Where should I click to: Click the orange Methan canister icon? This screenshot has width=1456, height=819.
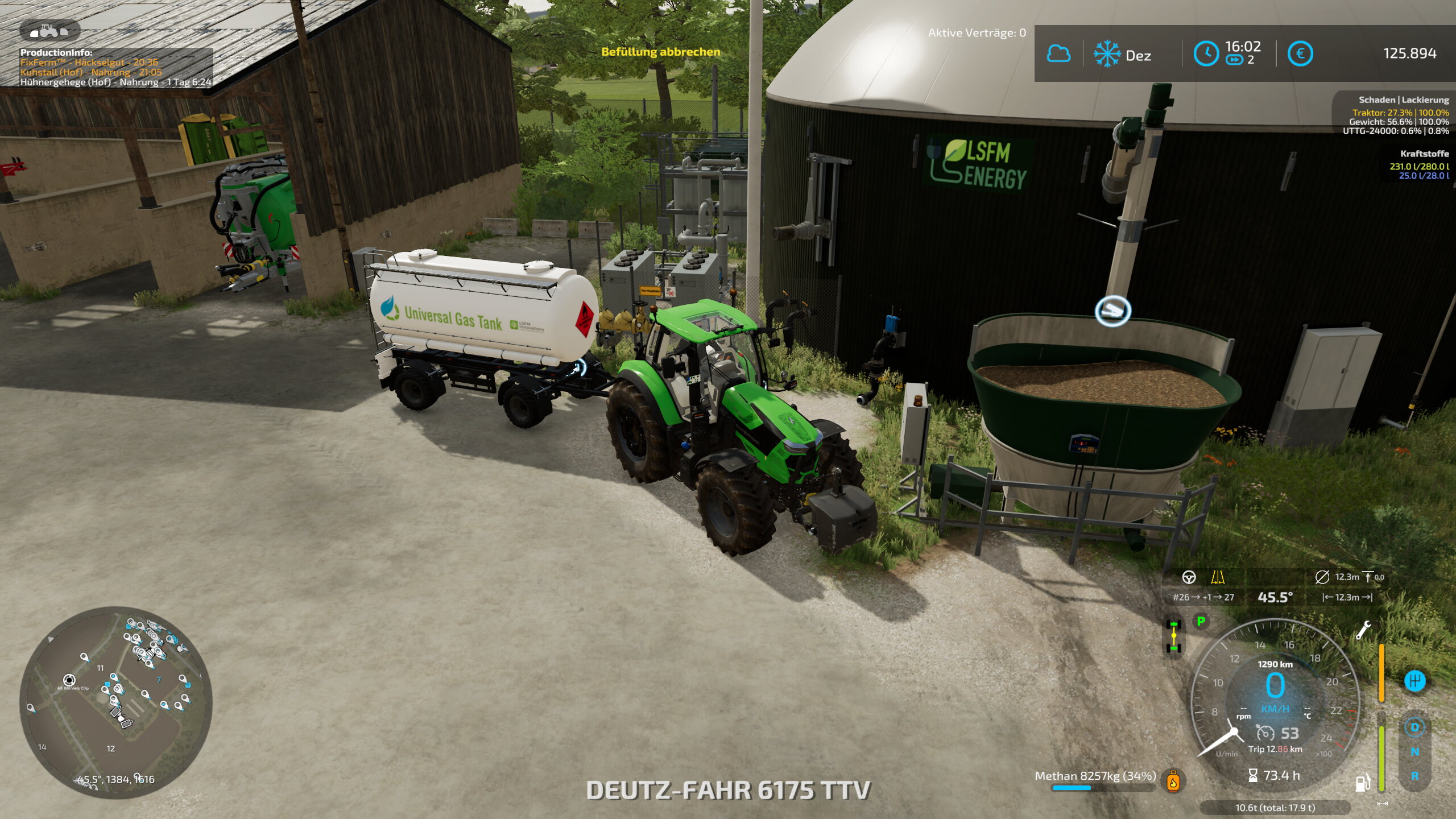(1173, 781)
